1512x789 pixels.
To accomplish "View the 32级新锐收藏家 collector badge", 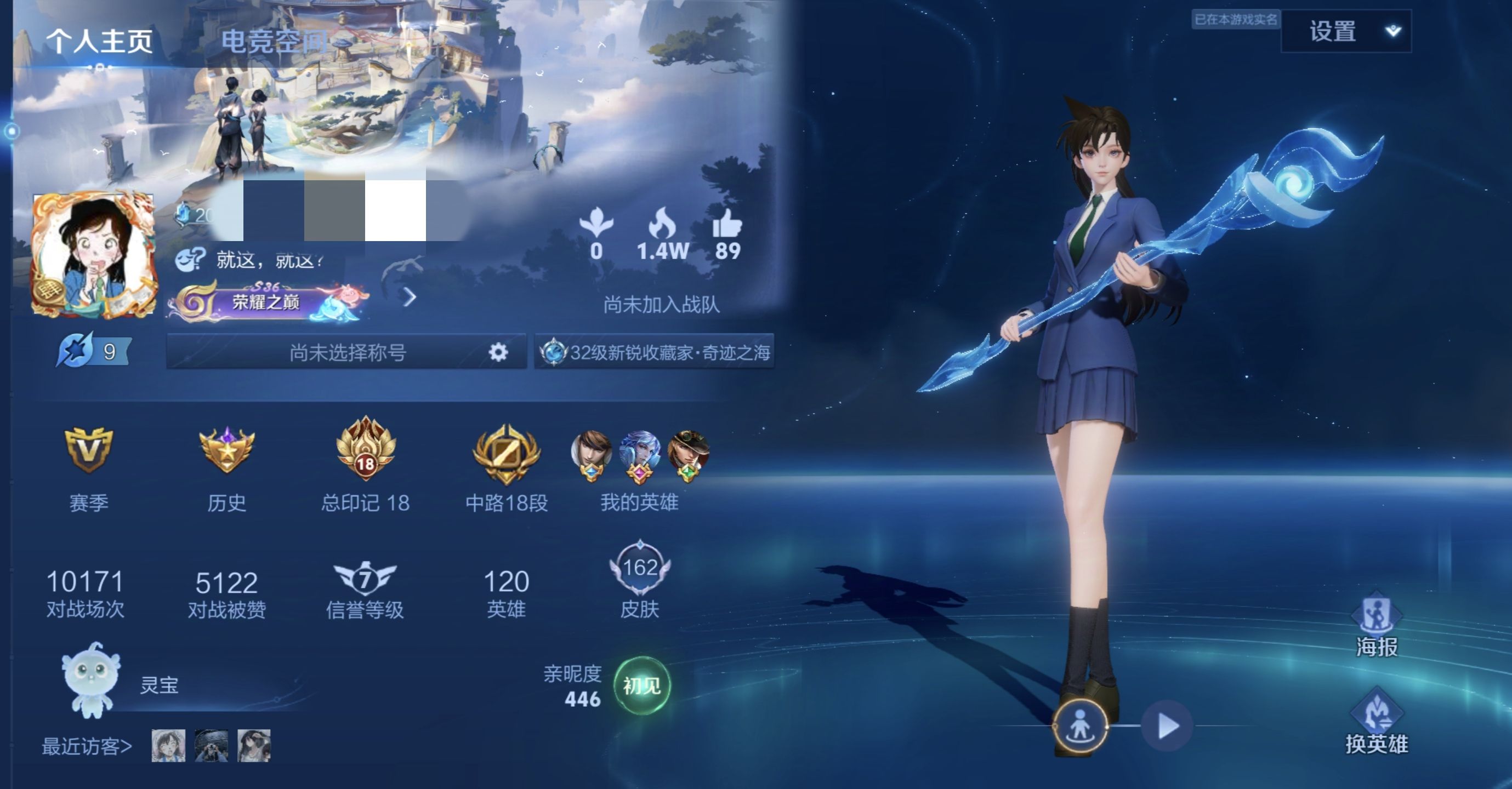I will [655, 352].
